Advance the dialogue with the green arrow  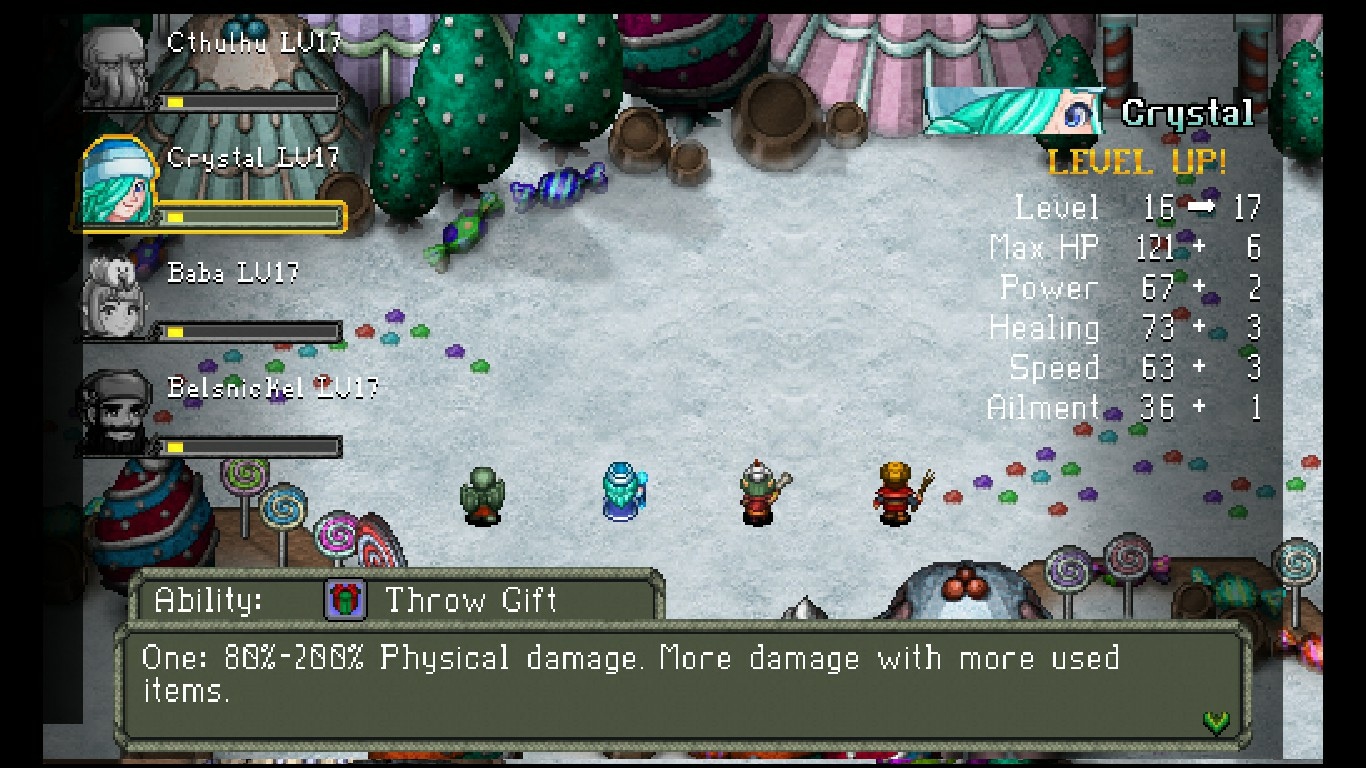(1216, 721)
